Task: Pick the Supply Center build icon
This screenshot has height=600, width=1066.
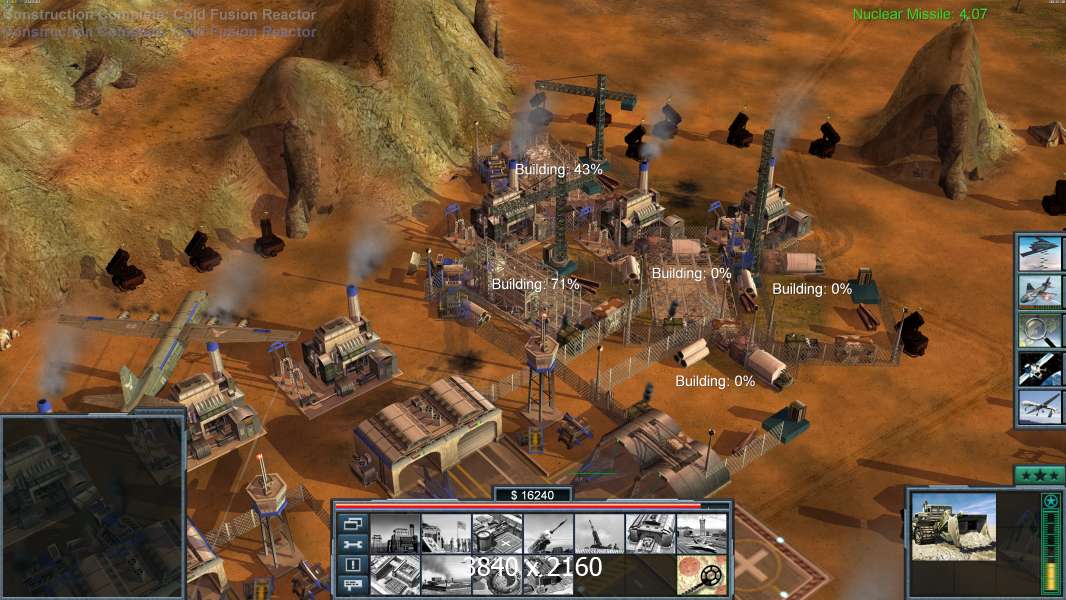Action: (x=497, y=533)
